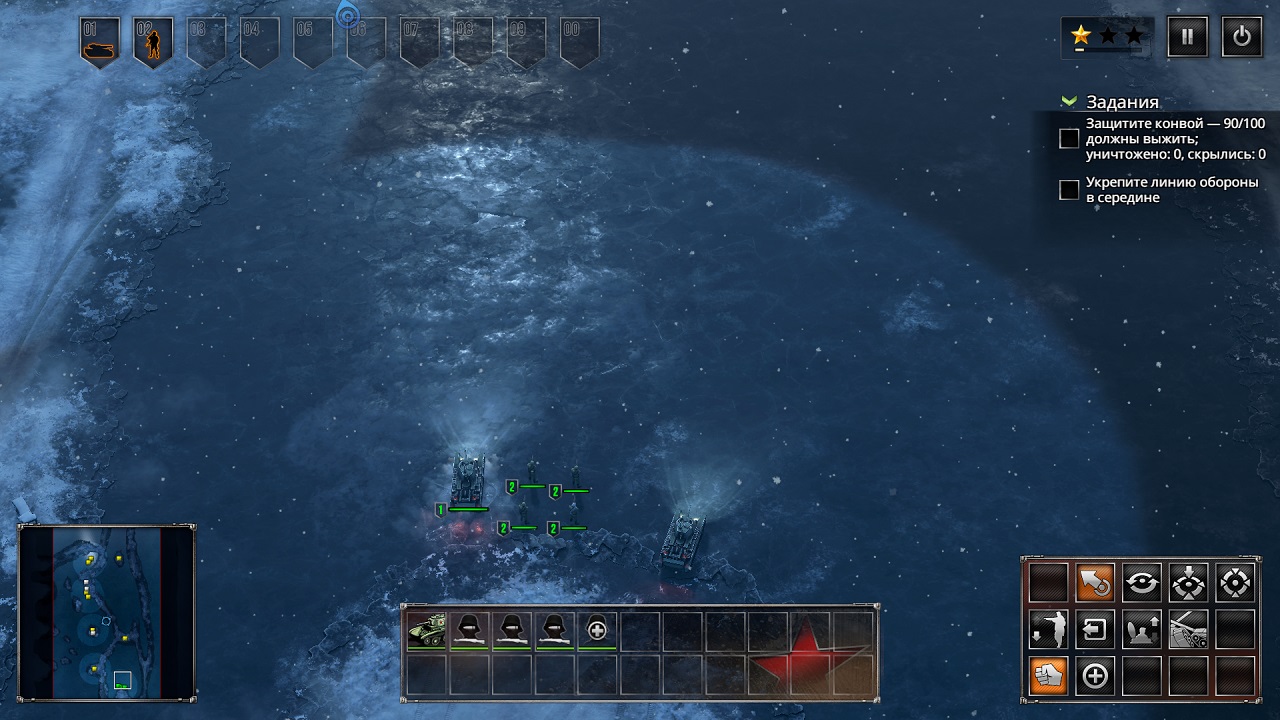This screenshot has height=720, width=1280.
Task: Select the tank unit portrait
Action: click(427, 630)
